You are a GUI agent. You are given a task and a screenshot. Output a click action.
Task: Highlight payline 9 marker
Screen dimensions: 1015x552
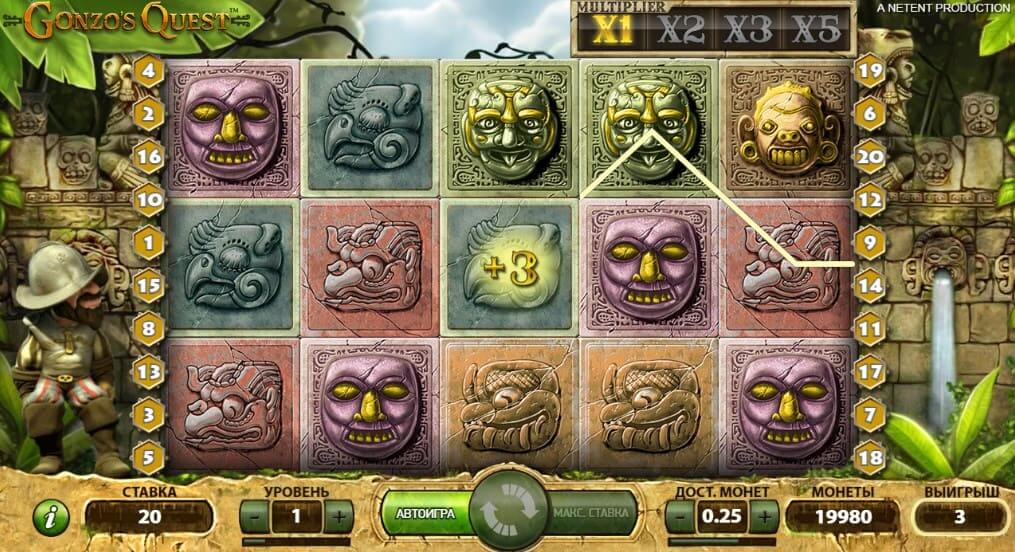point(868,242)
